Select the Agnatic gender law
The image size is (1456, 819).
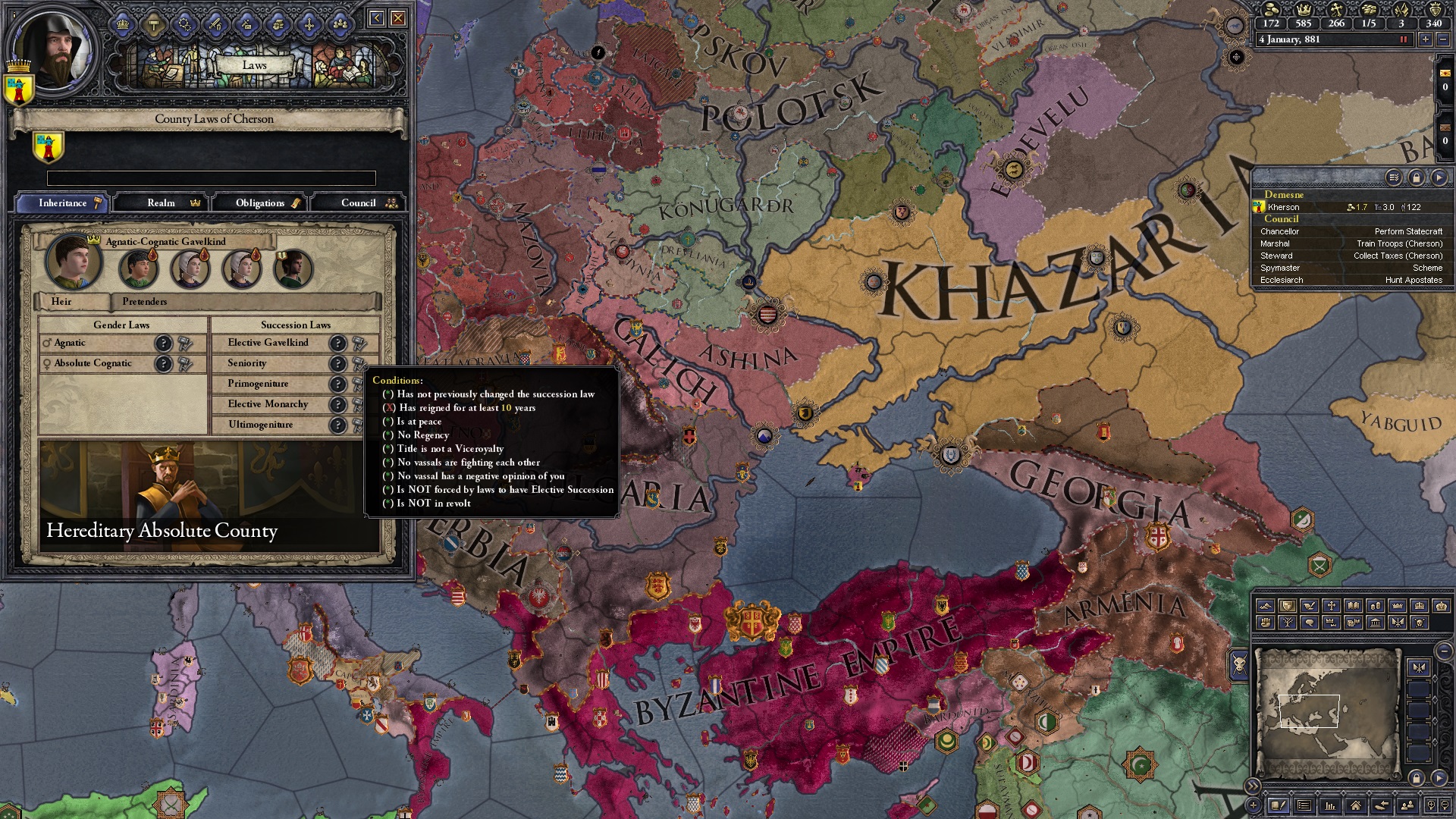70,343
